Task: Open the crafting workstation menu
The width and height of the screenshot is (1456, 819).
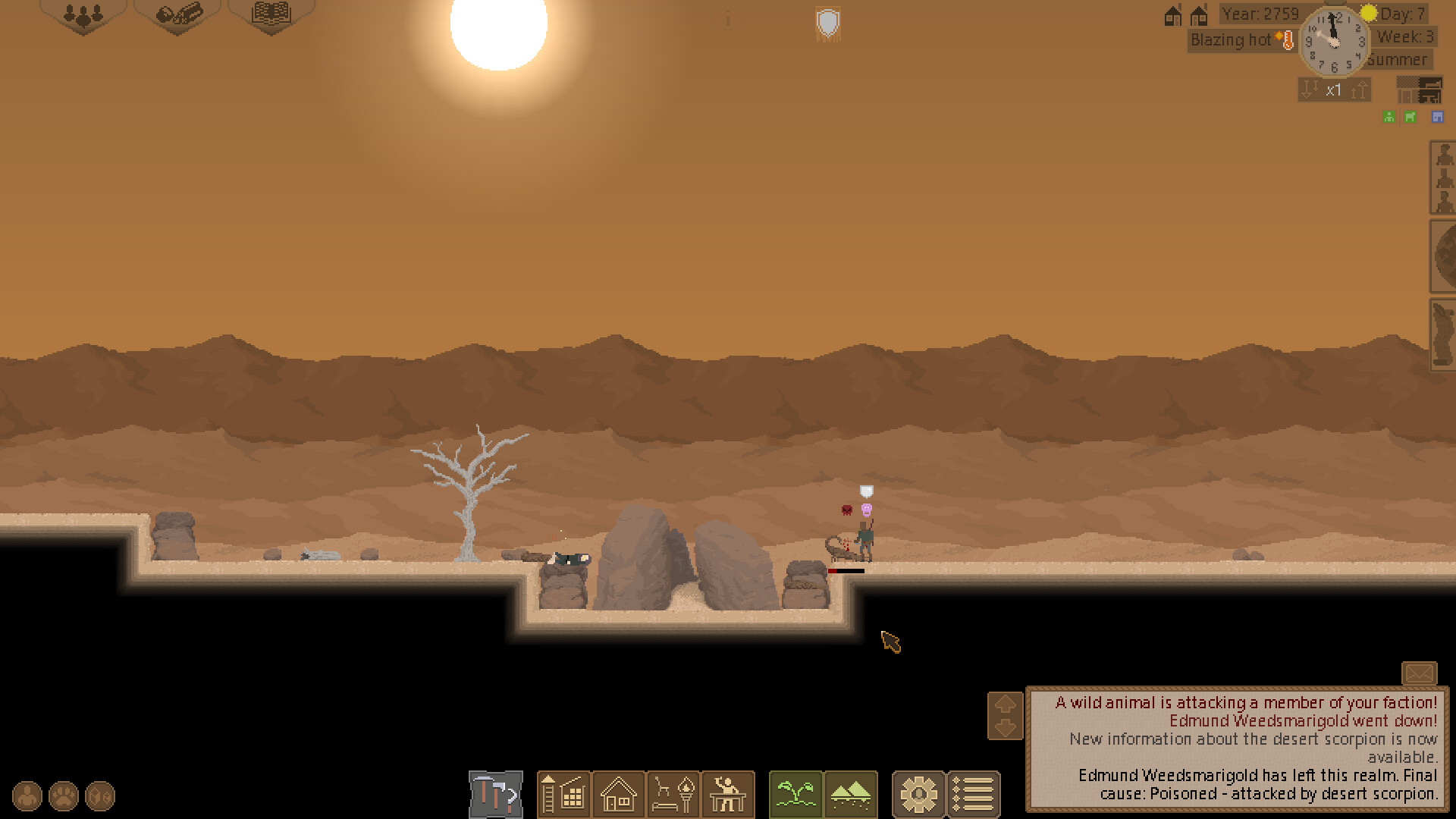Action: click(x=726, y=795)
